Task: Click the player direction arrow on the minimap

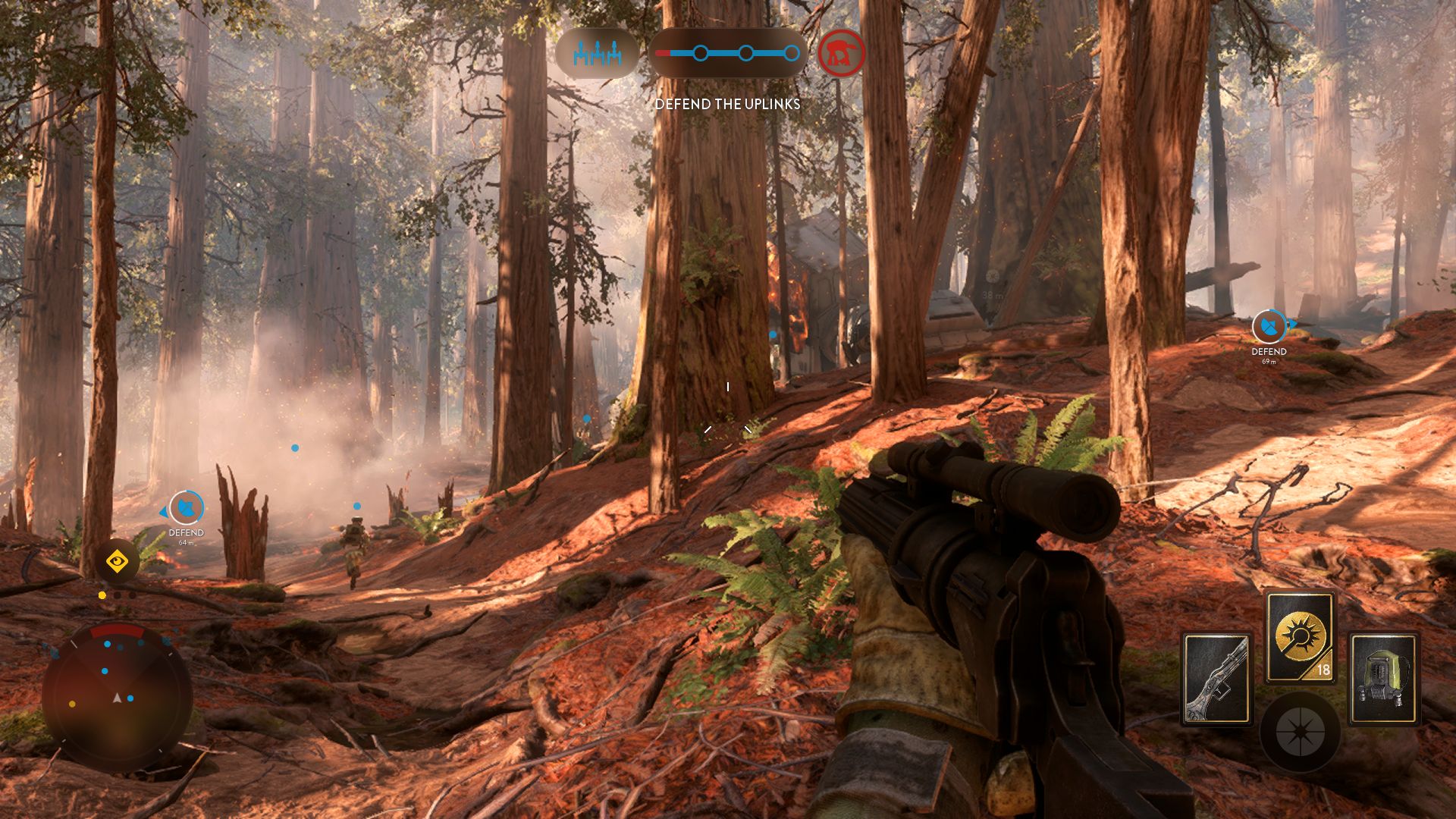Action: tap(117, 698)
